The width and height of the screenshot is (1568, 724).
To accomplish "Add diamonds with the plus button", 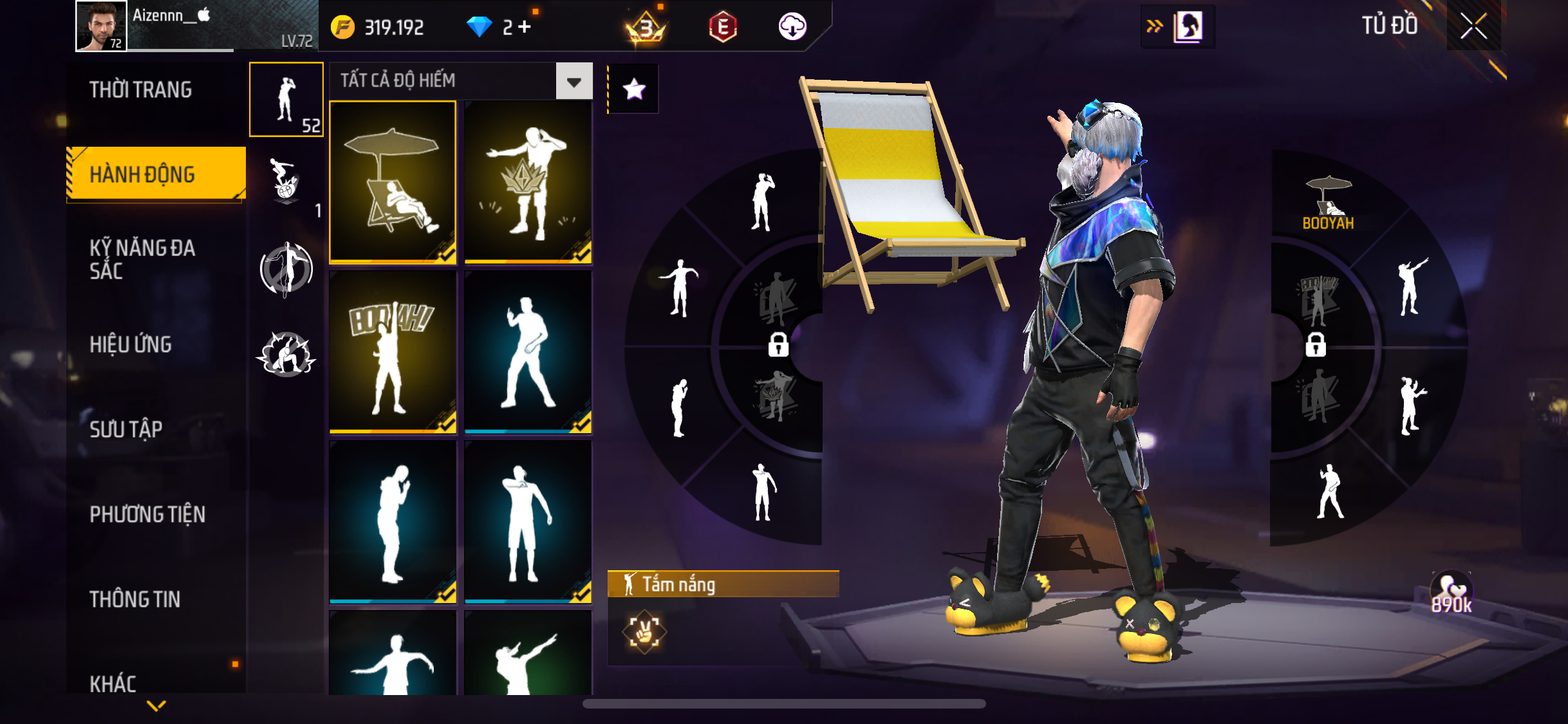I will pos(525,27).
